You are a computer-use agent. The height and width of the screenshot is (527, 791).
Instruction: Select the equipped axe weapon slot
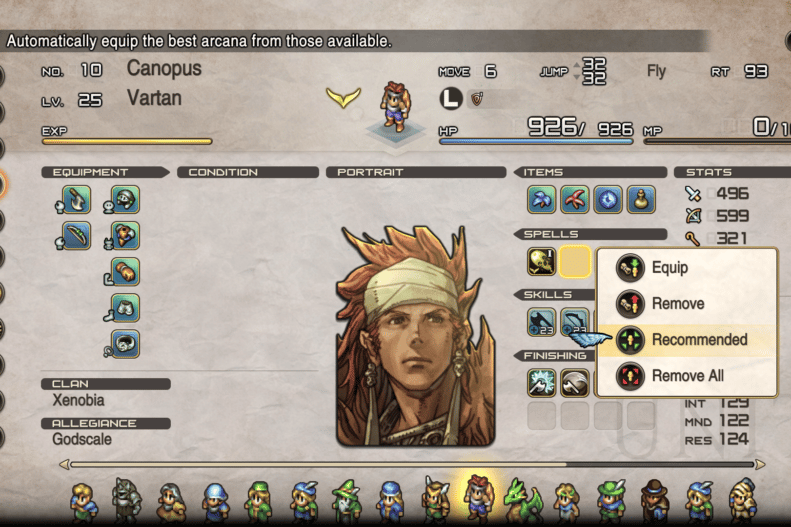[x=76, y=200]
